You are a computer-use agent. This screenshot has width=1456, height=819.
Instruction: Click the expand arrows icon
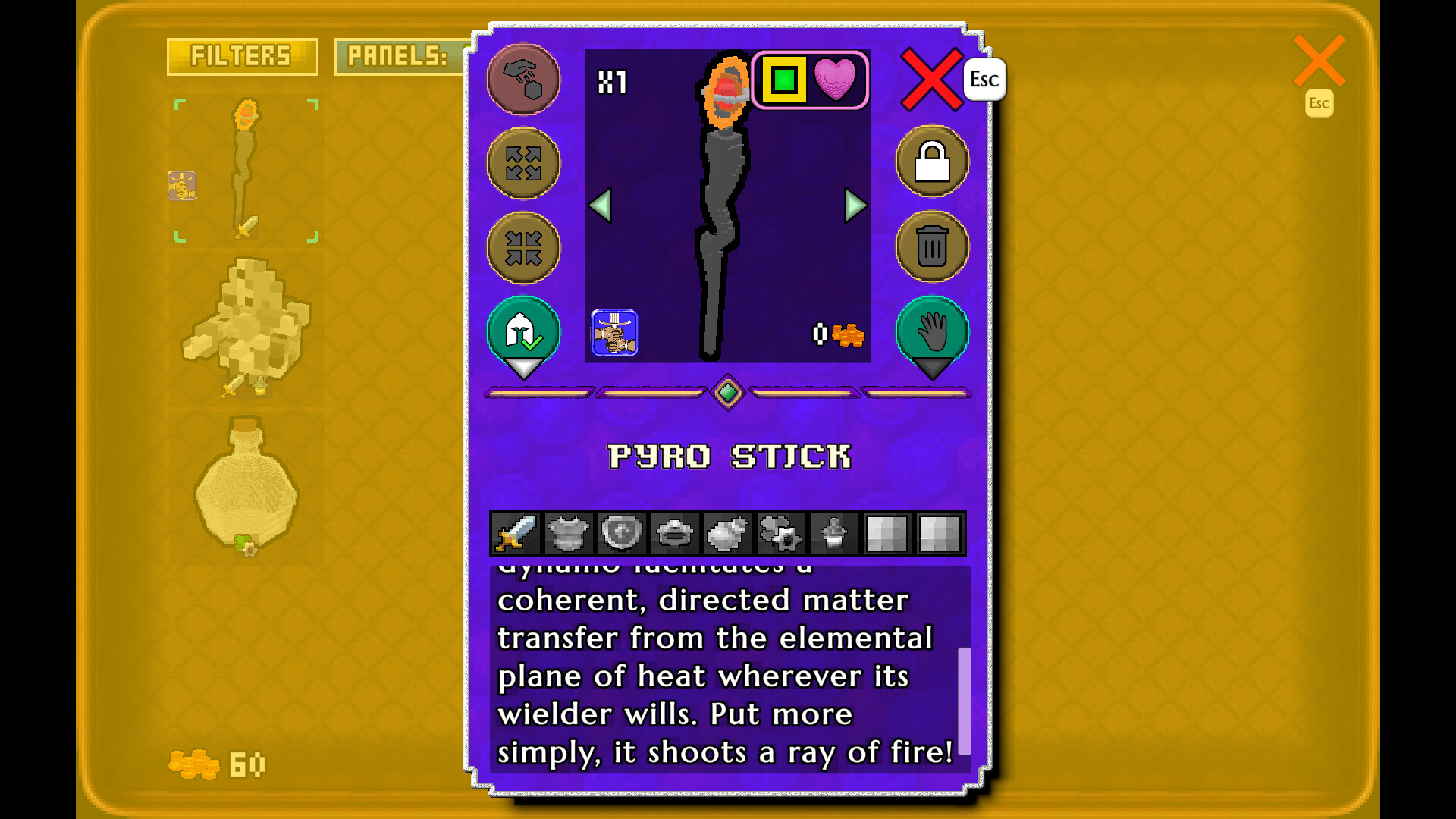pyautogui.click(x=523, y=165)
